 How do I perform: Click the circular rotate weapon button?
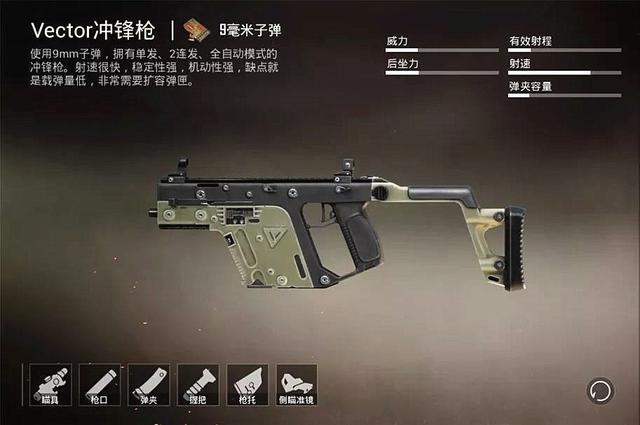point(600,389)
